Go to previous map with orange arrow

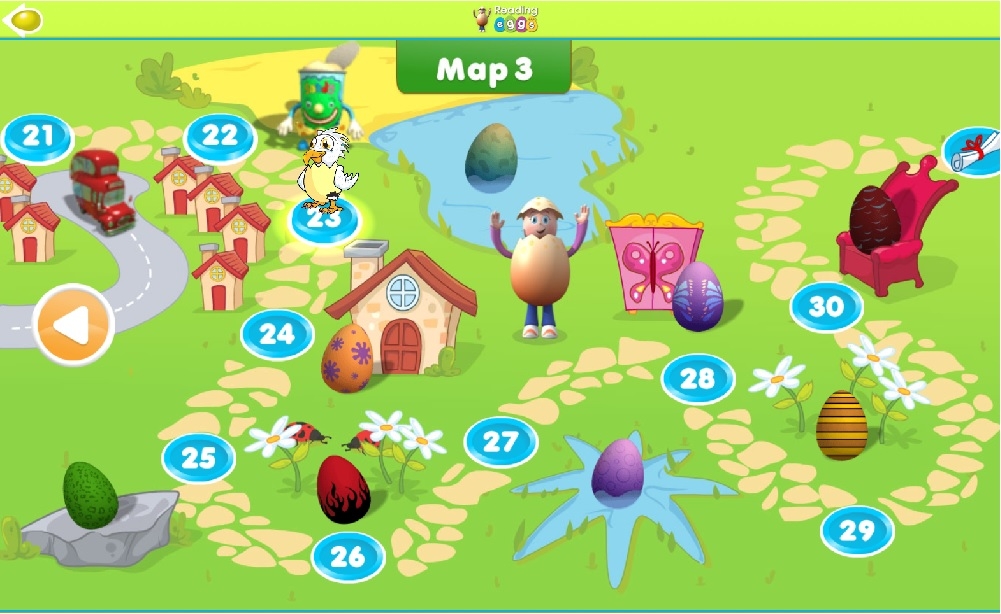[x=73, y=324]
